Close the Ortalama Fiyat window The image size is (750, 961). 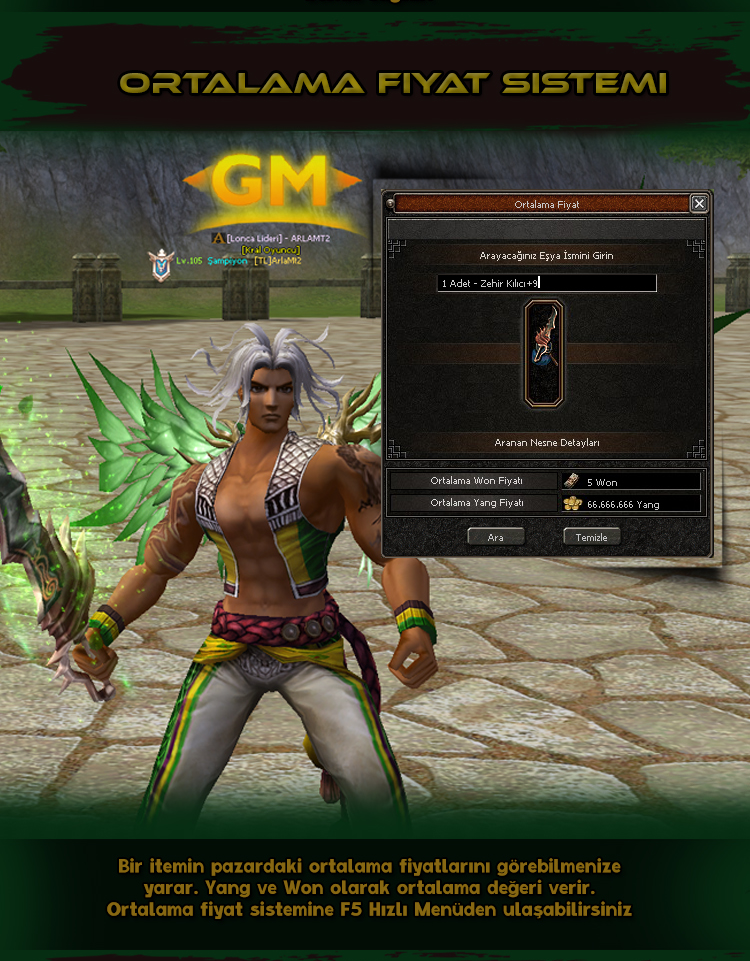pyautogui.click(x=699, y=203)
